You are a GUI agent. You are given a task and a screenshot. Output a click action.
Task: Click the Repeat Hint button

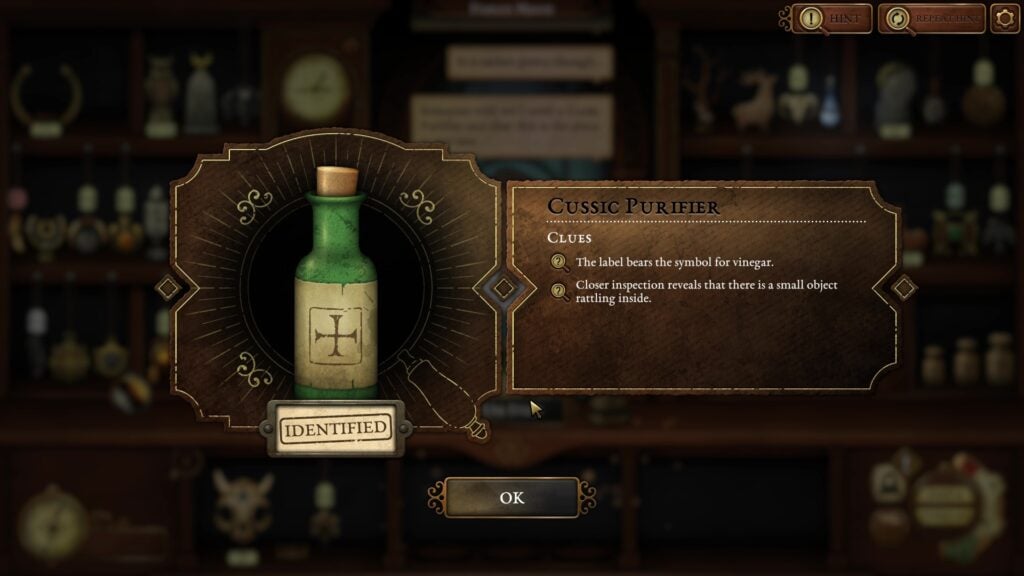pyautogui.click(x=931, y=18)
